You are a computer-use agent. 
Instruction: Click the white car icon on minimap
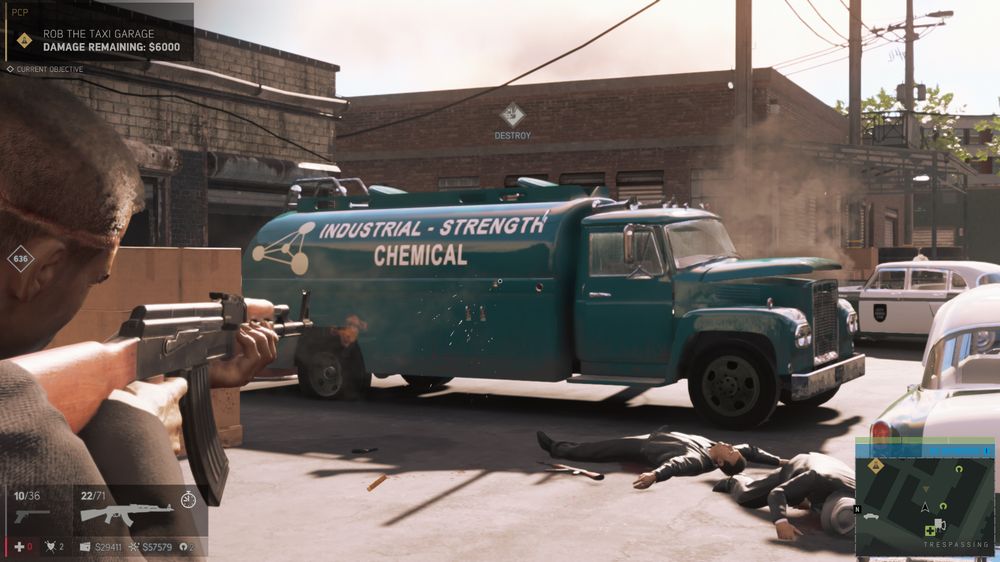click(x=869, y=516)
